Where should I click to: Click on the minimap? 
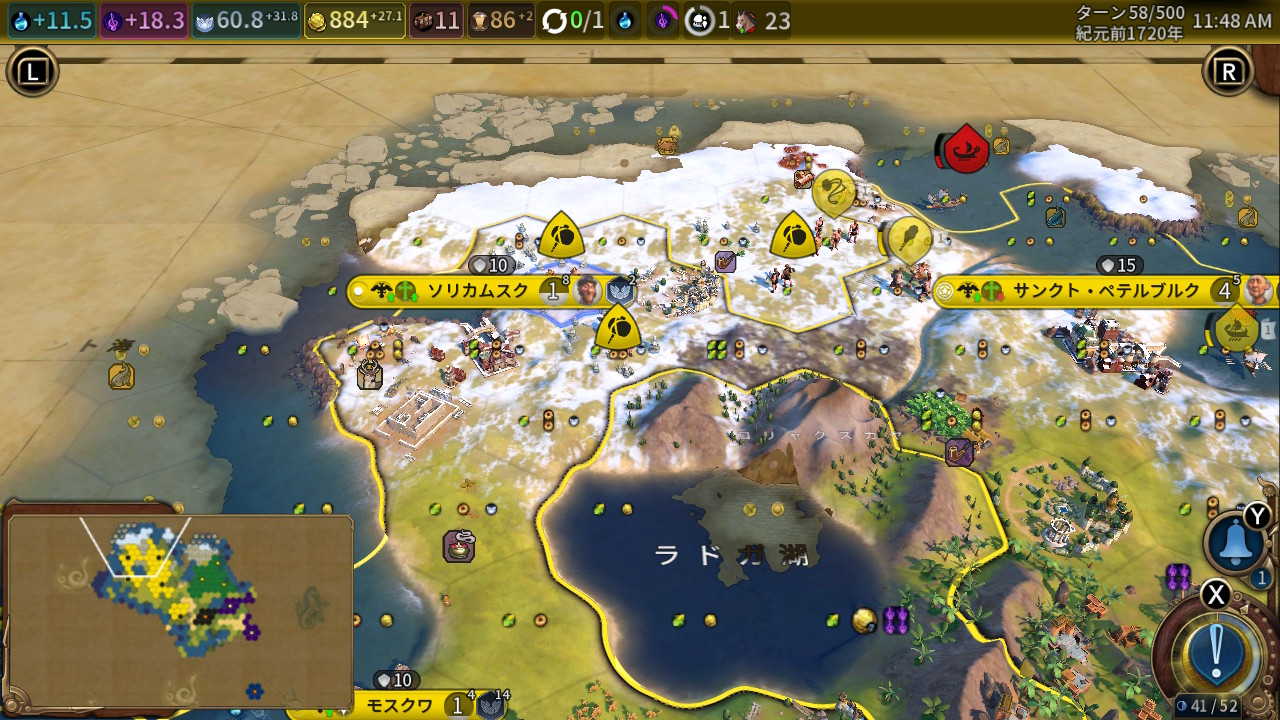(x=180, y=610)
